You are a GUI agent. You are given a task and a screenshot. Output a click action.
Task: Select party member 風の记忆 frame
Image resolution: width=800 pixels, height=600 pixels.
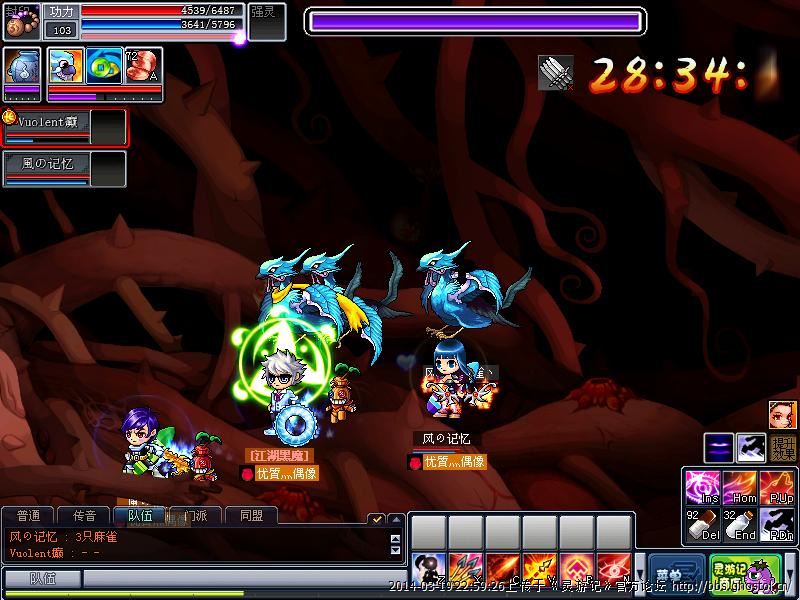point(65,168)
